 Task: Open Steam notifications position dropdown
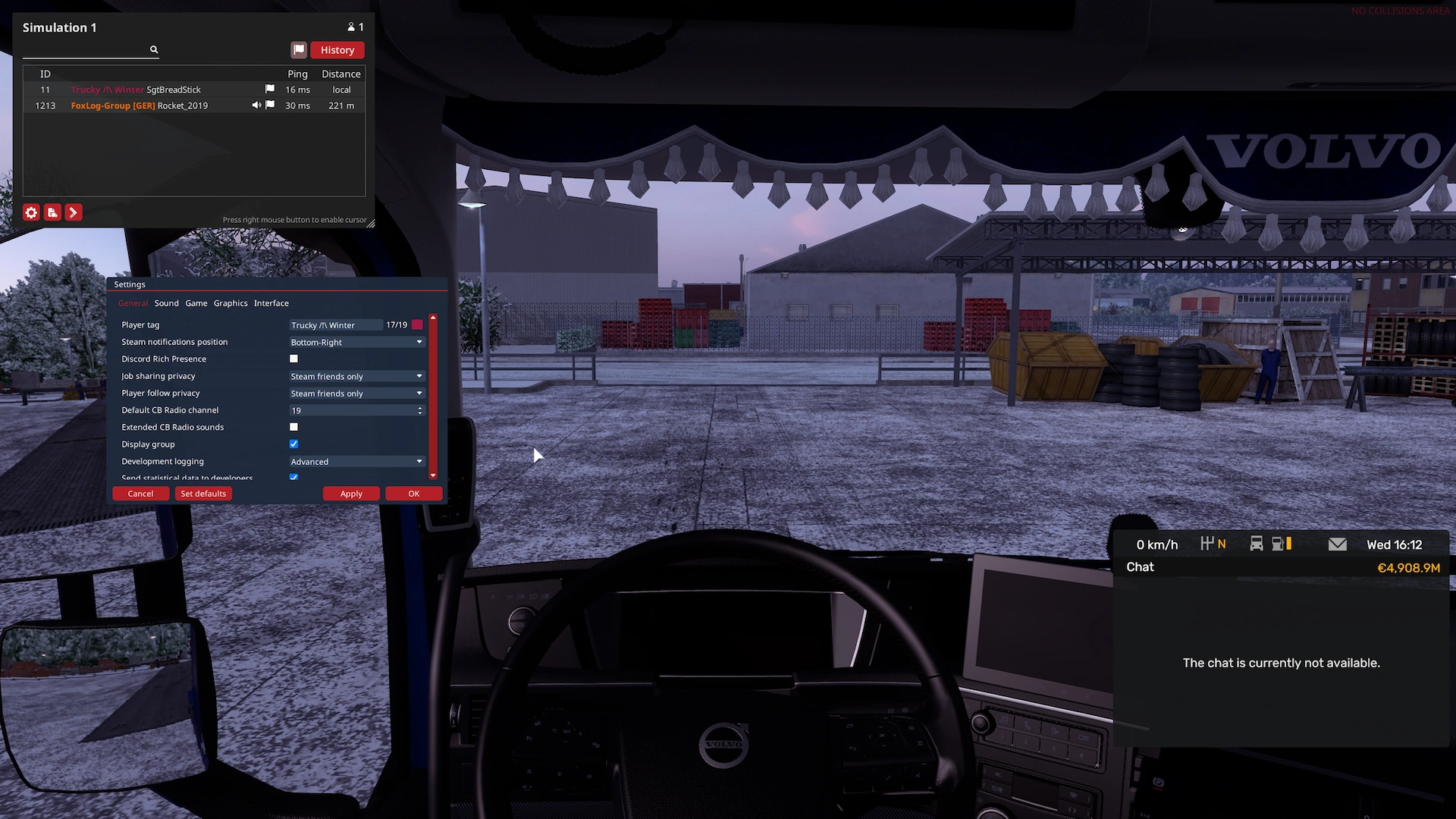(x=356, y=343)
